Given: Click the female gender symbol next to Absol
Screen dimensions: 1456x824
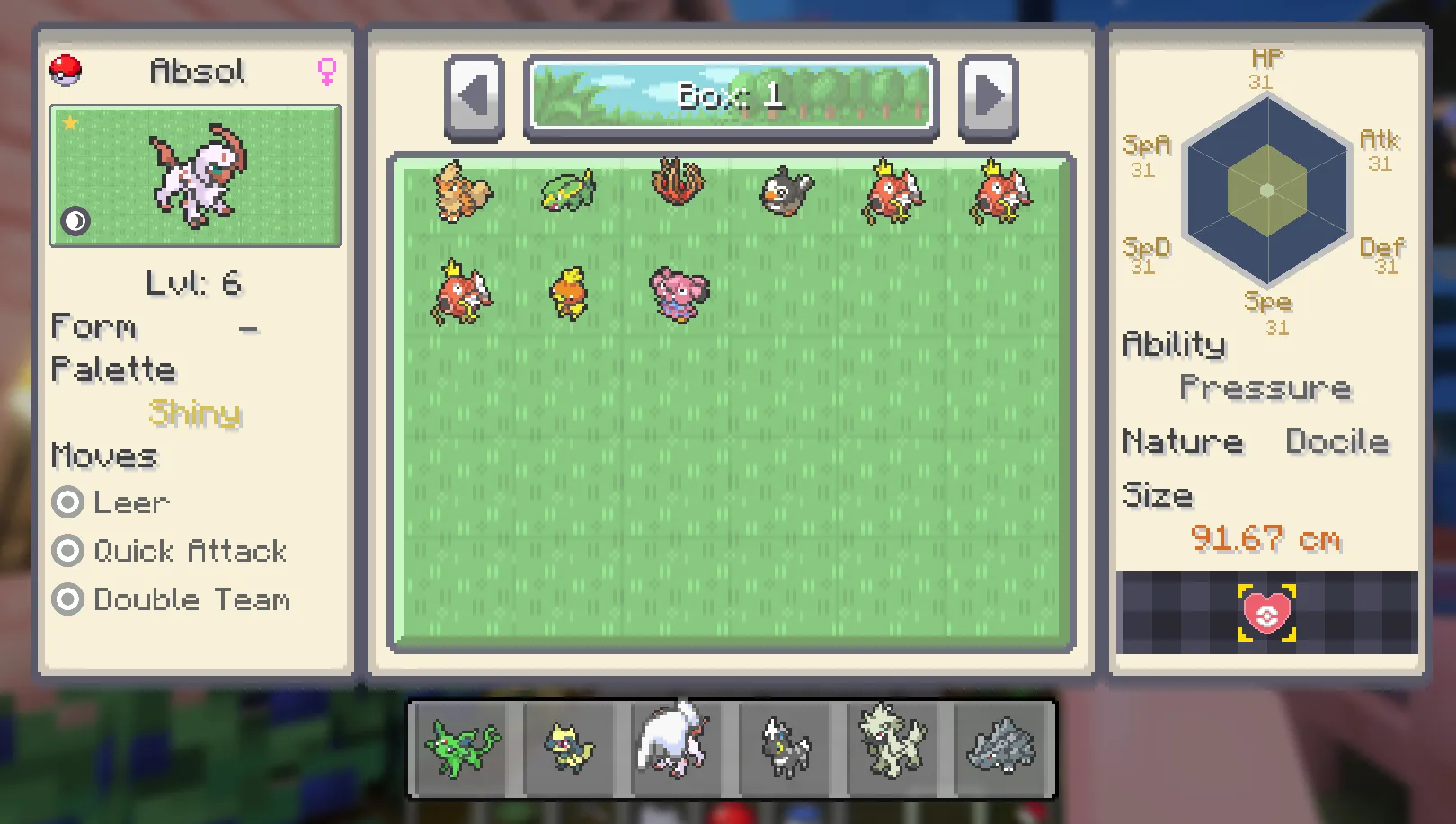Looking at the screenshot, I should pyautogui.click(x=326, y=71).
